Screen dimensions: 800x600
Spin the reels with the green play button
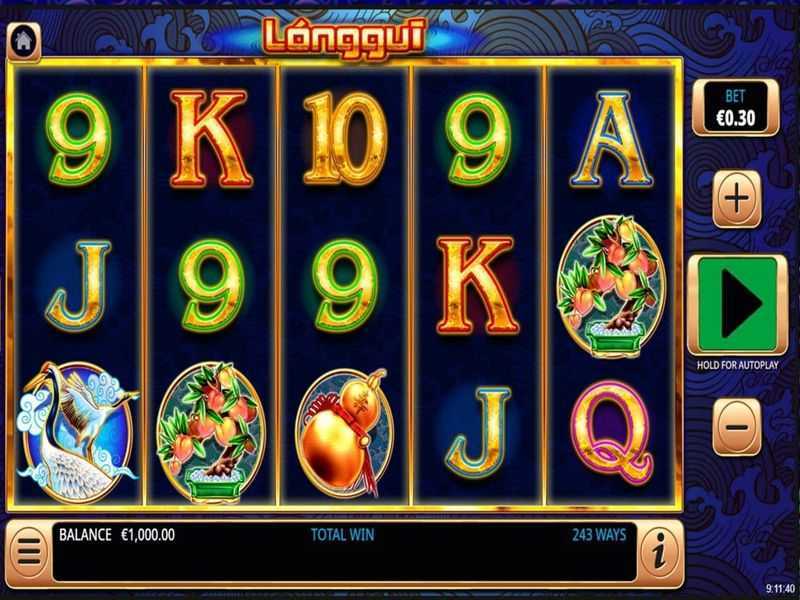(x=736, y=305)
